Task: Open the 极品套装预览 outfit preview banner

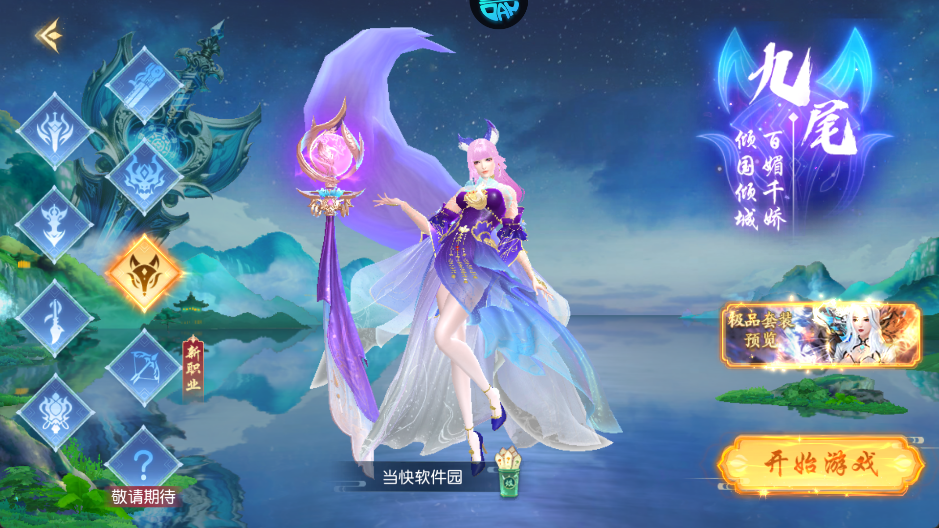Action: click(x=820, y=335)
